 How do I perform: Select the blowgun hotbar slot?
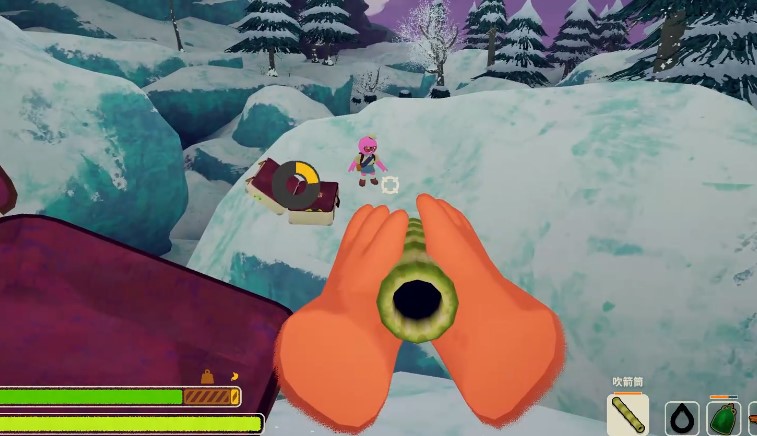627,415
